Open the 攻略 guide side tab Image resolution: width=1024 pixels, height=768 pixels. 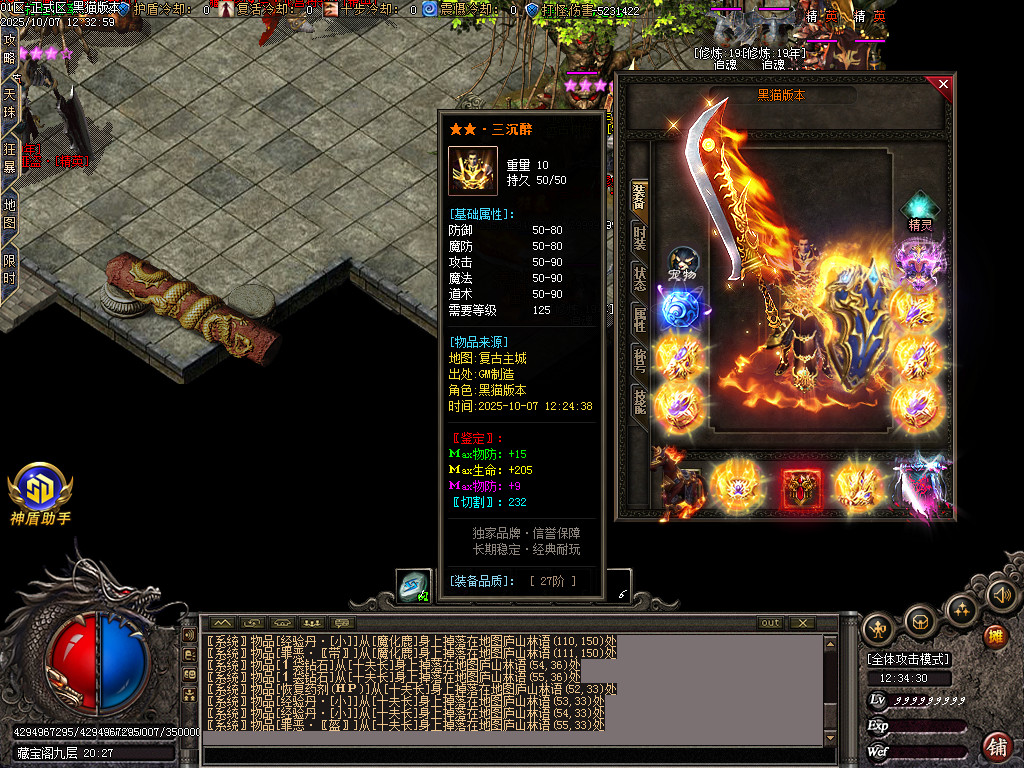coord(9,48)
